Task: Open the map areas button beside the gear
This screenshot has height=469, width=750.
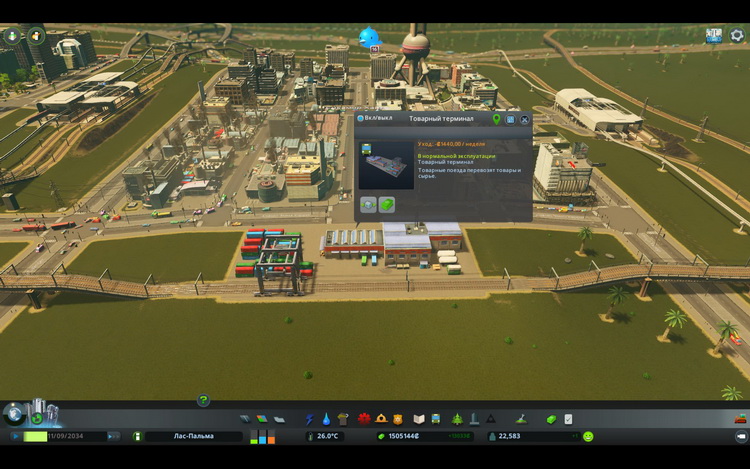Action: coord(714,35)
